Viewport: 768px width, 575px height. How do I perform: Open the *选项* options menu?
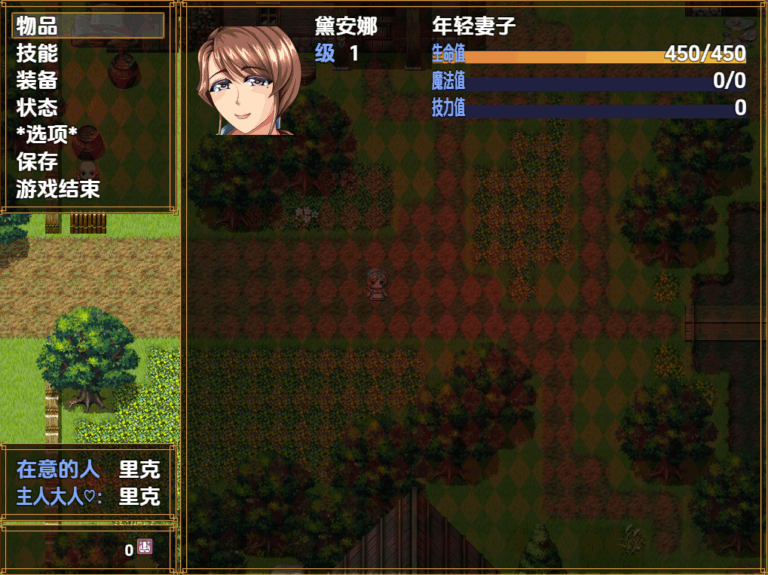pyautogui.click(x=47, y=135)
